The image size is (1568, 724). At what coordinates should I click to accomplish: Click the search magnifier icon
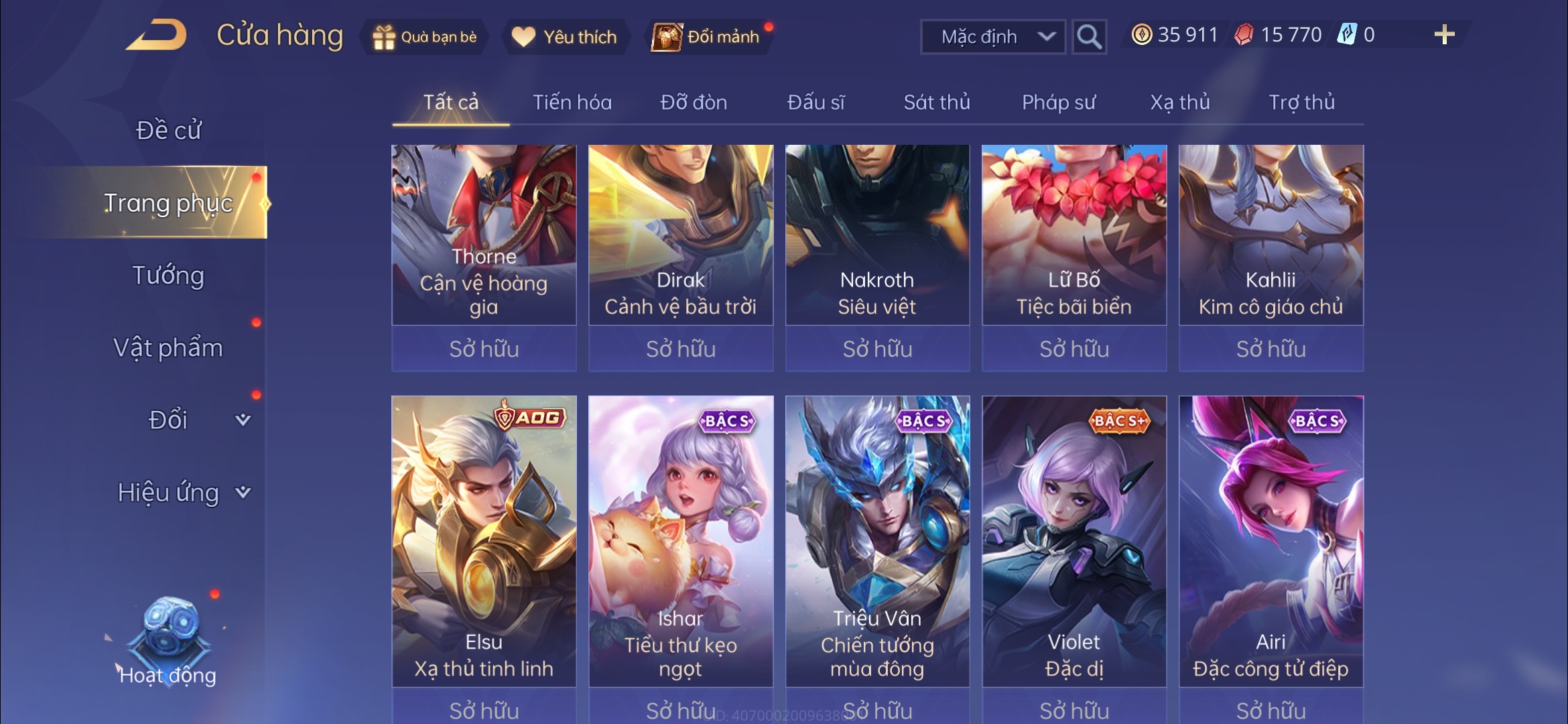click(1089, 36)
